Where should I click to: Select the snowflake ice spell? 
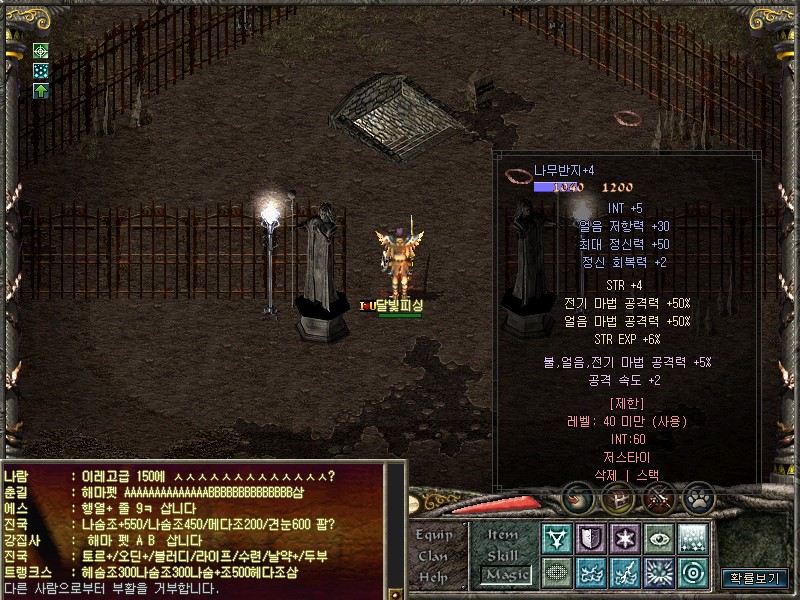(x=625, y=539)
